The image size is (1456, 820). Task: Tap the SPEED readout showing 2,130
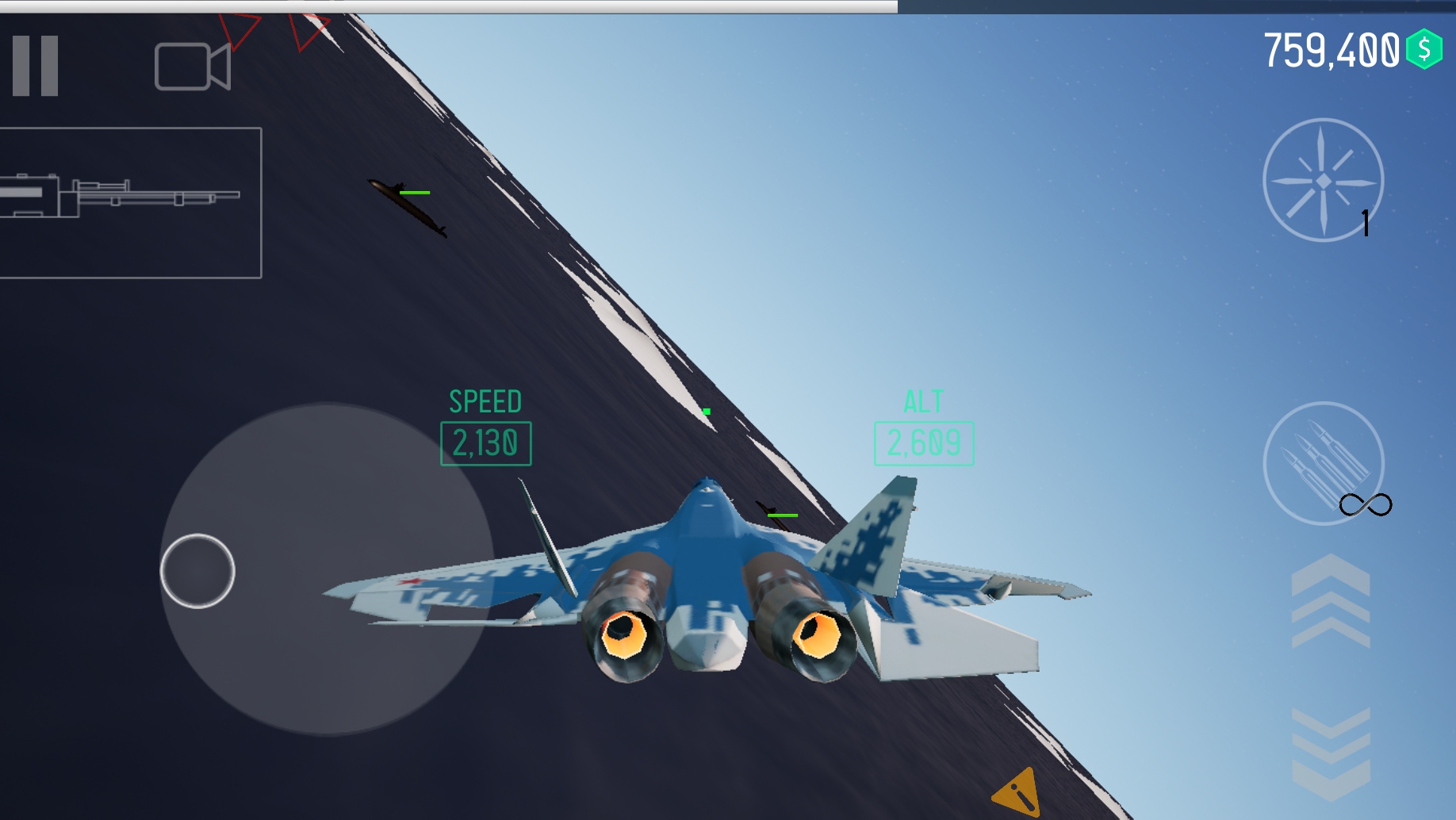coord(485,443)
